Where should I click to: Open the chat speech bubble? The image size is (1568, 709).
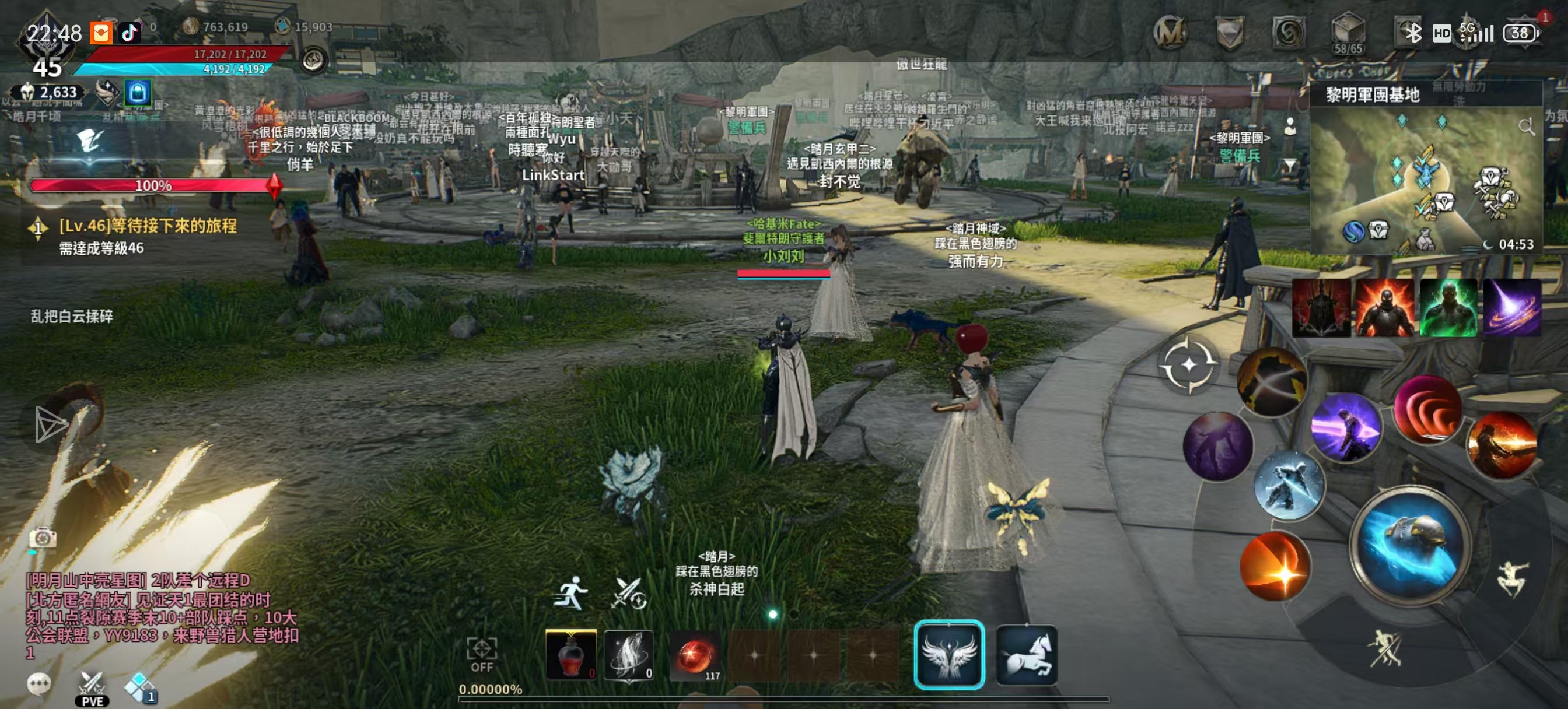[40, 683]
